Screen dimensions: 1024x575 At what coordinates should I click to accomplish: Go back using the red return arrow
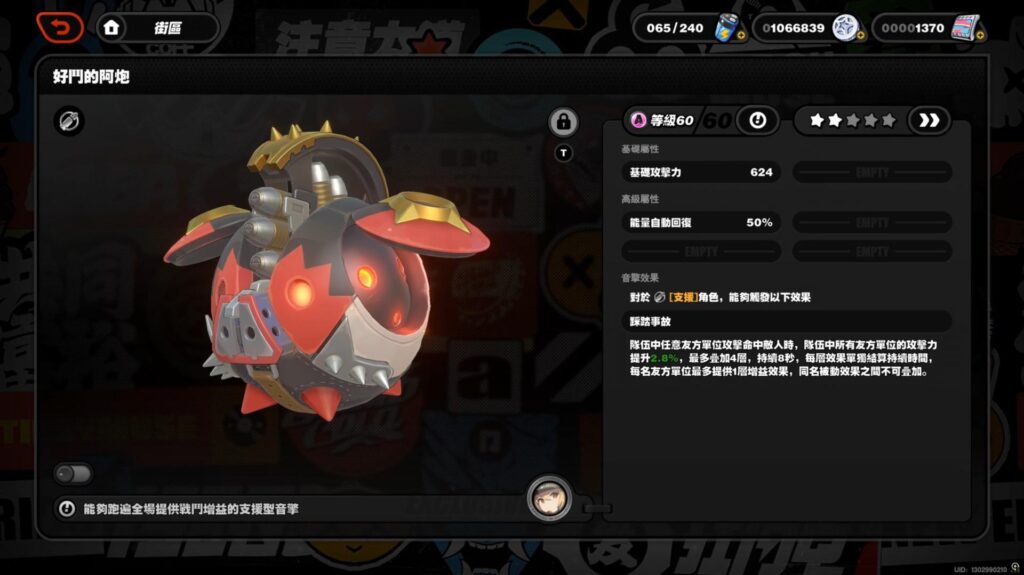(60, 27)
